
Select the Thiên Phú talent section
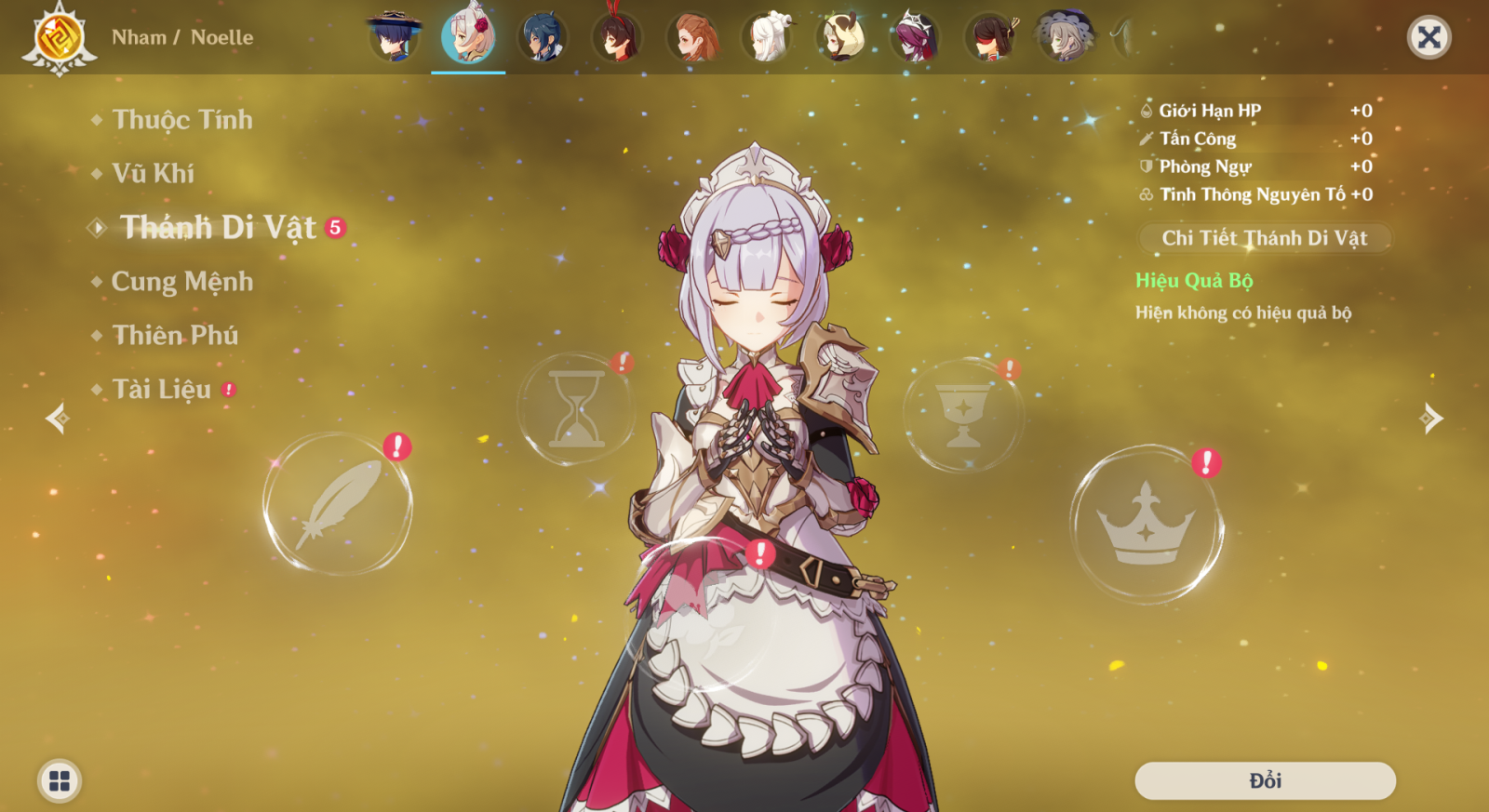click(173, 335)
